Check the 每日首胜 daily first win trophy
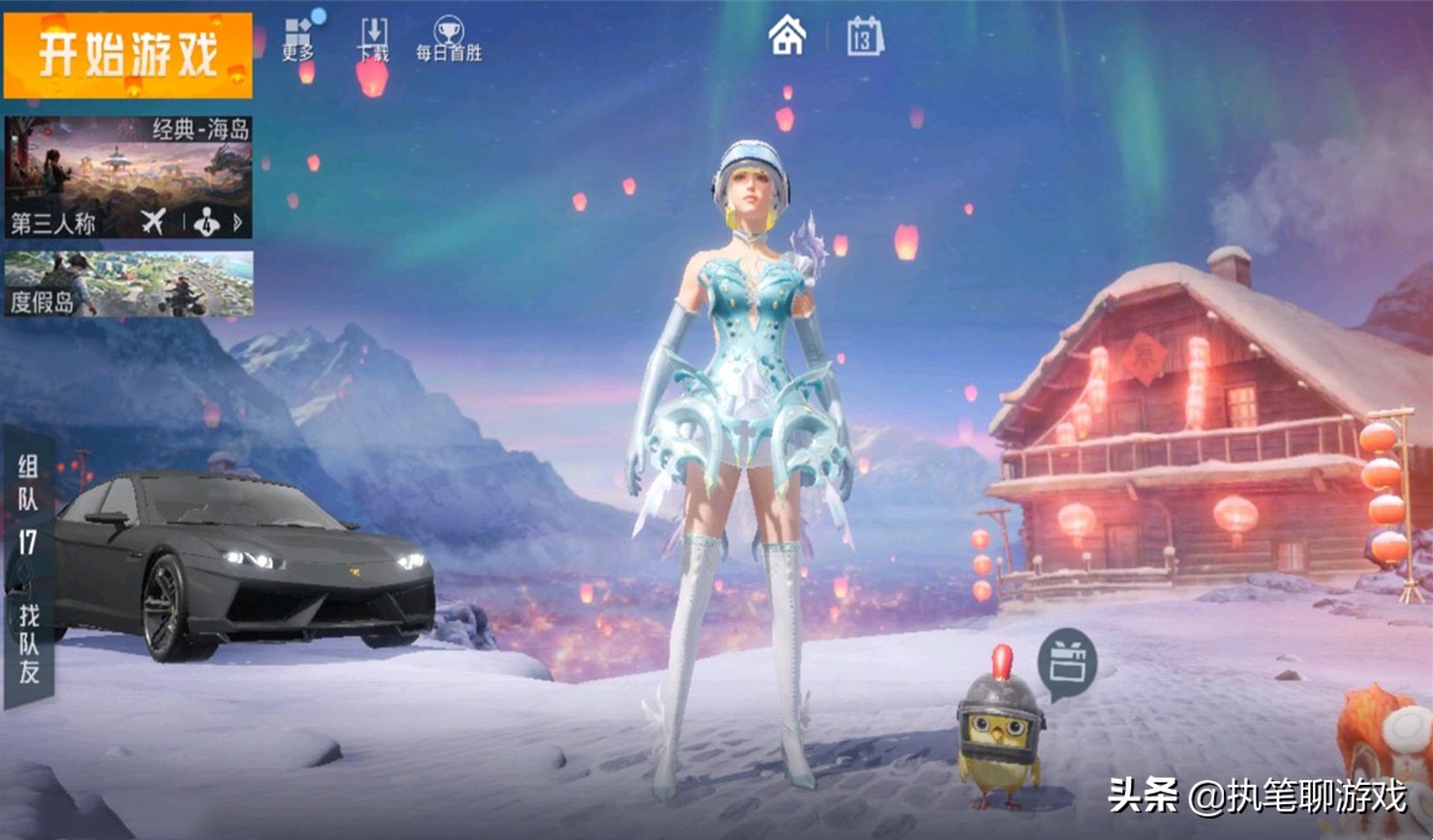The height and width of the screenshot is (840, 1433). coord(448,41)
